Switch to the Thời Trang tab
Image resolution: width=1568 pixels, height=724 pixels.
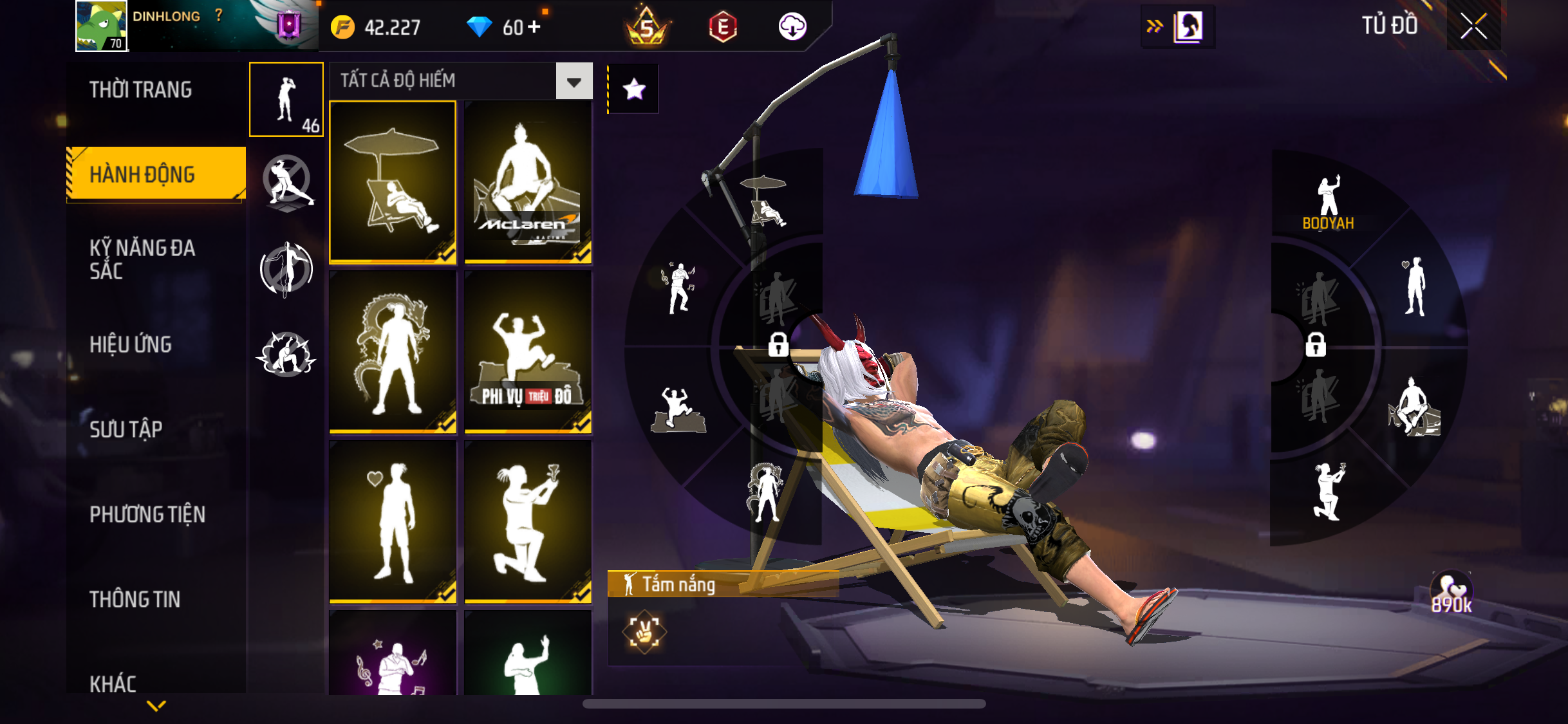click(x=140, y=90)
